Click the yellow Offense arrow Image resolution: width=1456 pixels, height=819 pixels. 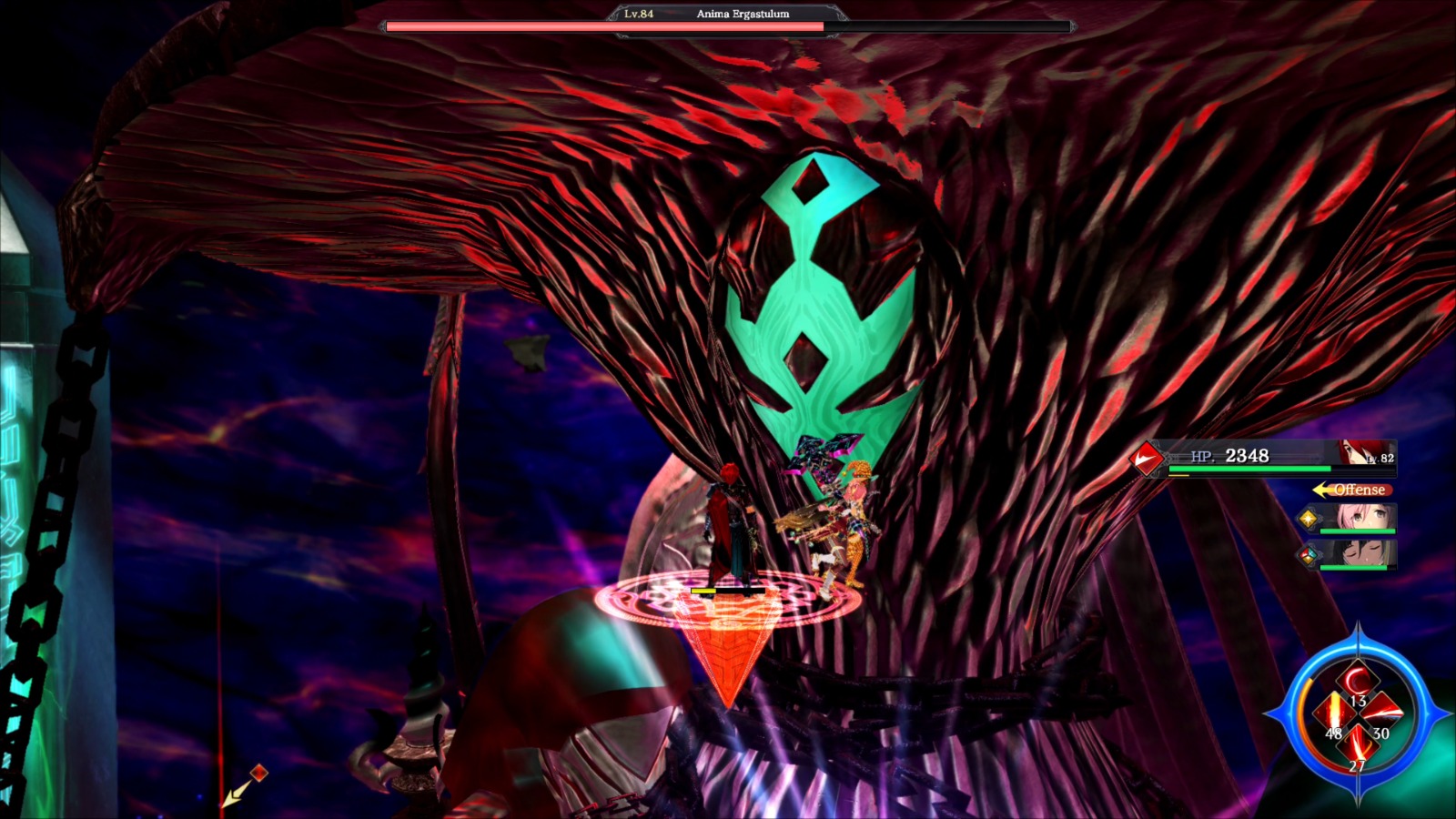click(1321, 490)
